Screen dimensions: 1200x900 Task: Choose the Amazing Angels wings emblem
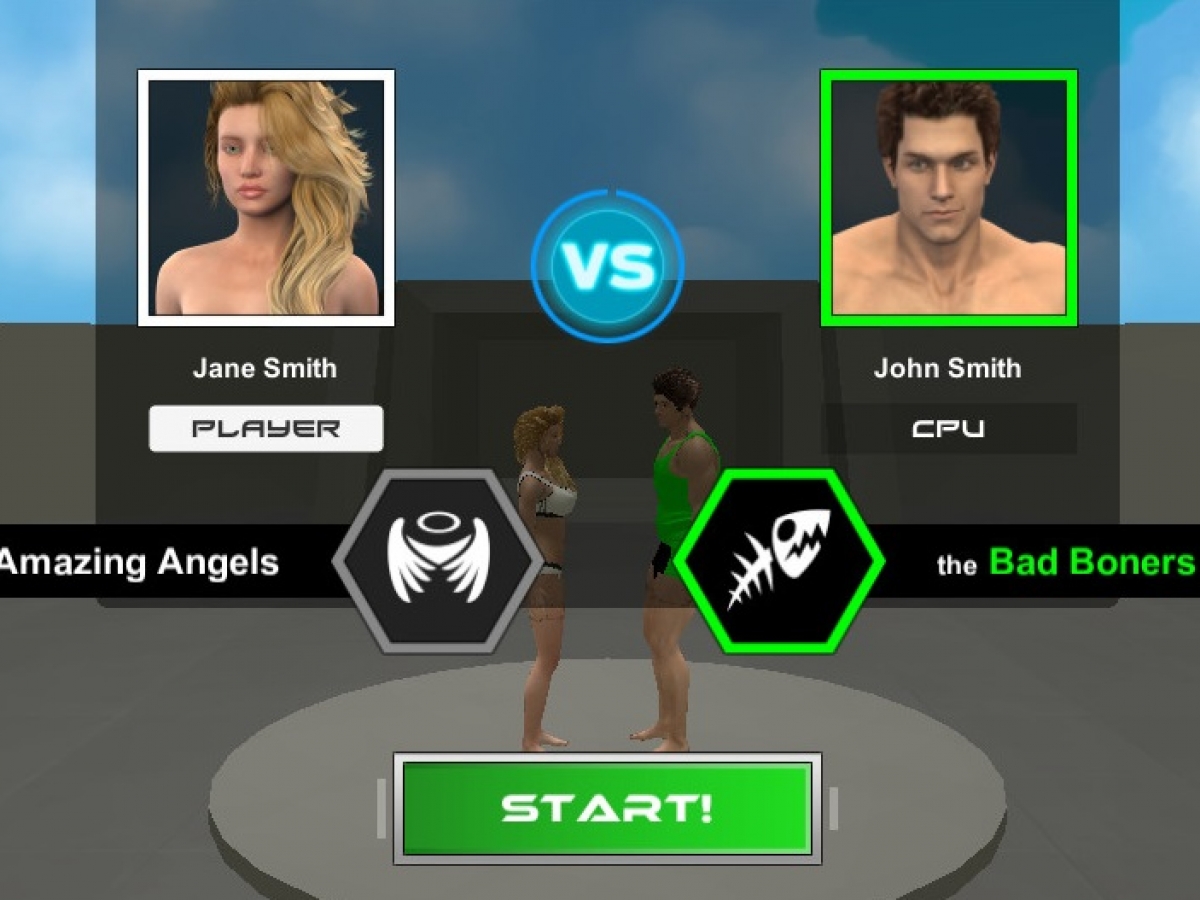(435, 562)
